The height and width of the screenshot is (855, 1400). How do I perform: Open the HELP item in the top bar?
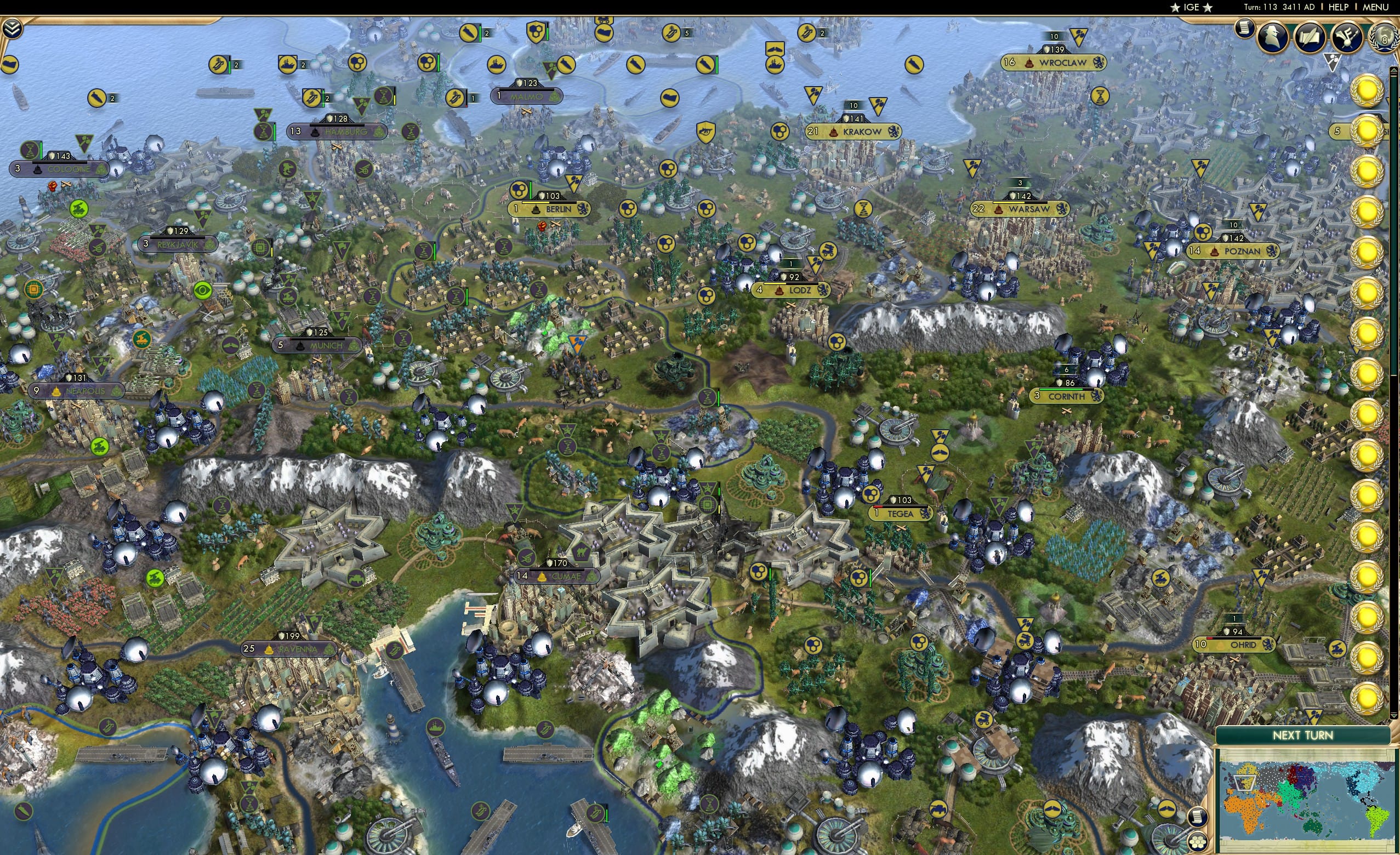click(1339, 7)
